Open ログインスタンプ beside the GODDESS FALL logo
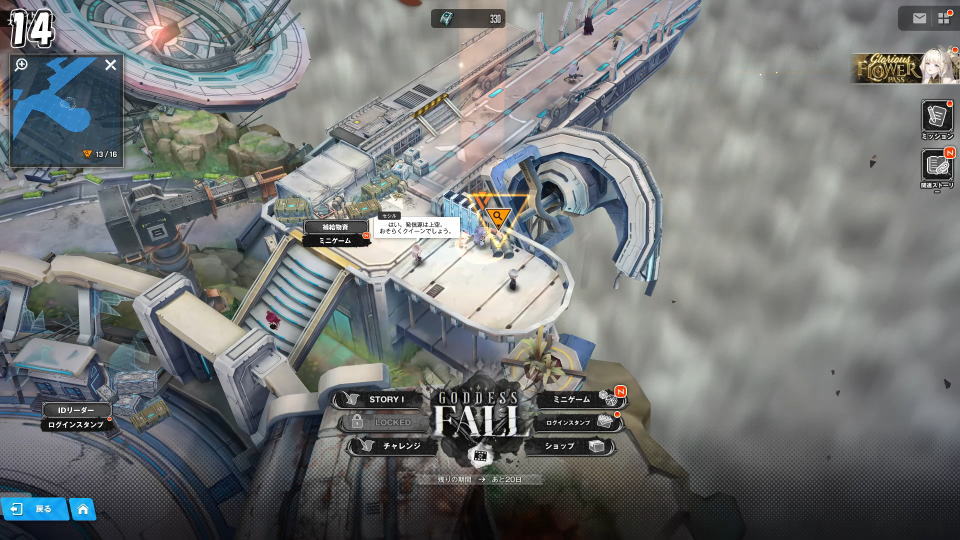 point(568,423)
